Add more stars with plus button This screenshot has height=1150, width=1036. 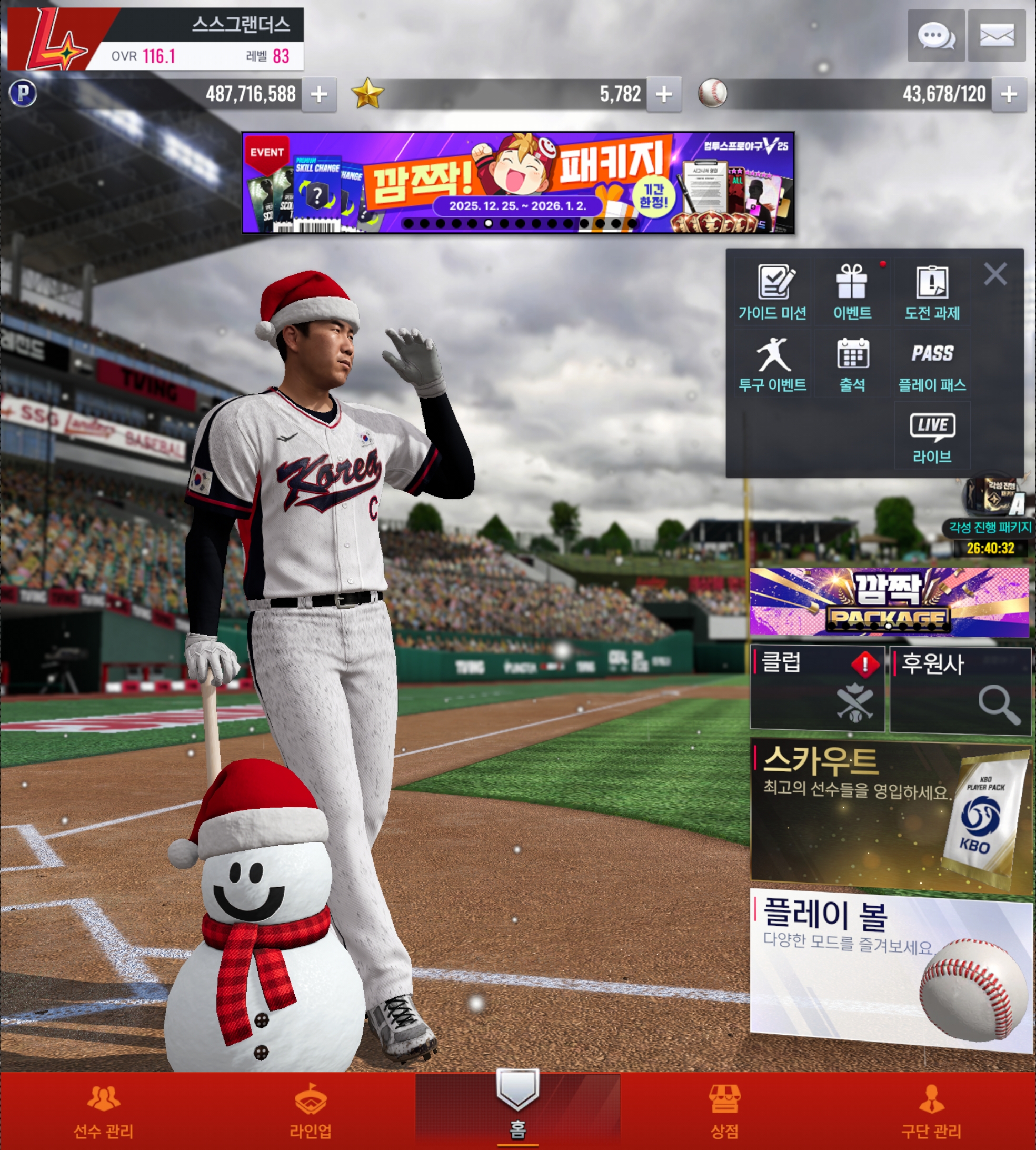tap(664, 94)
